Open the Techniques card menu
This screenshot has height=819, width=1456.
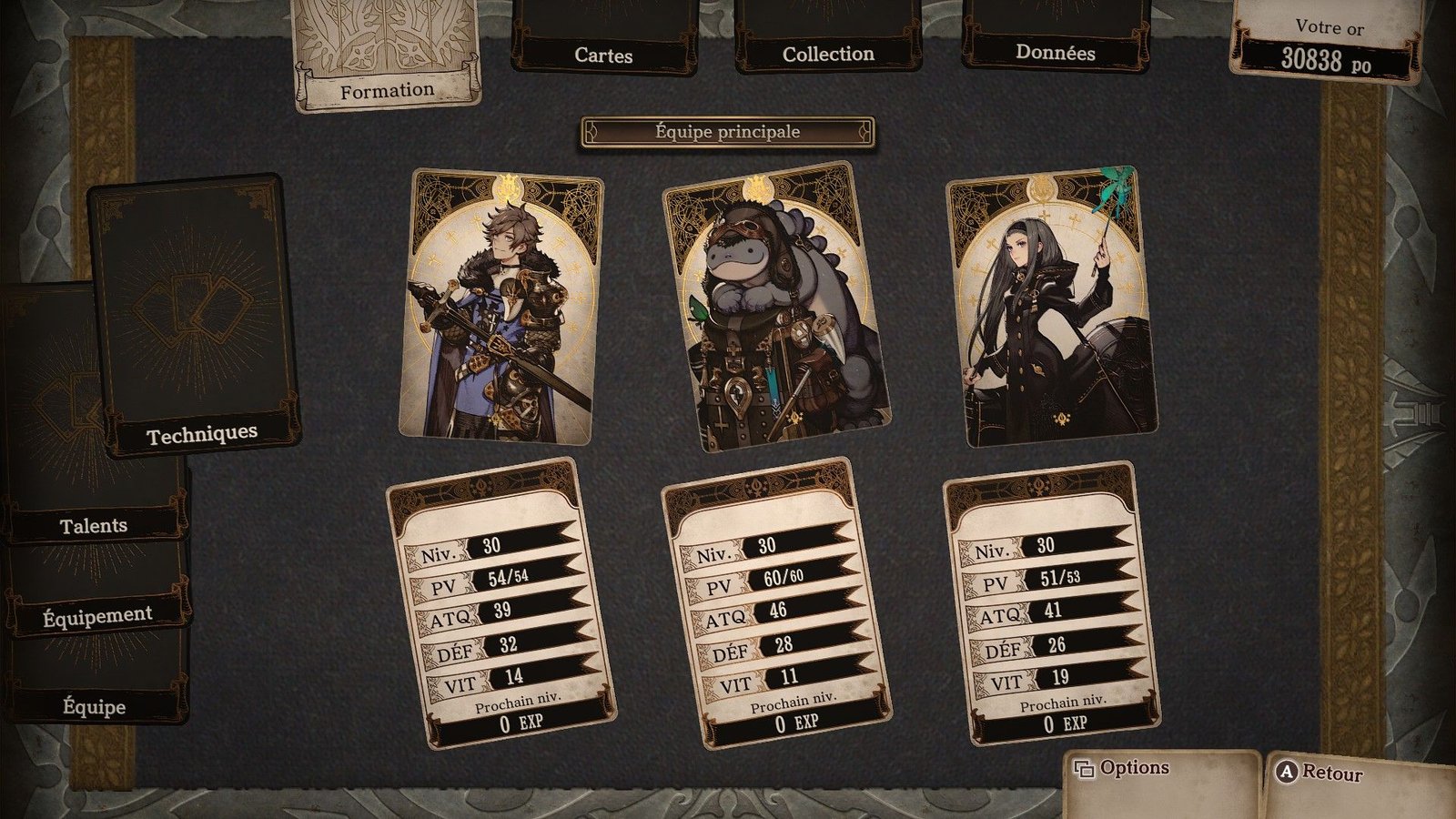coord(193,314)
